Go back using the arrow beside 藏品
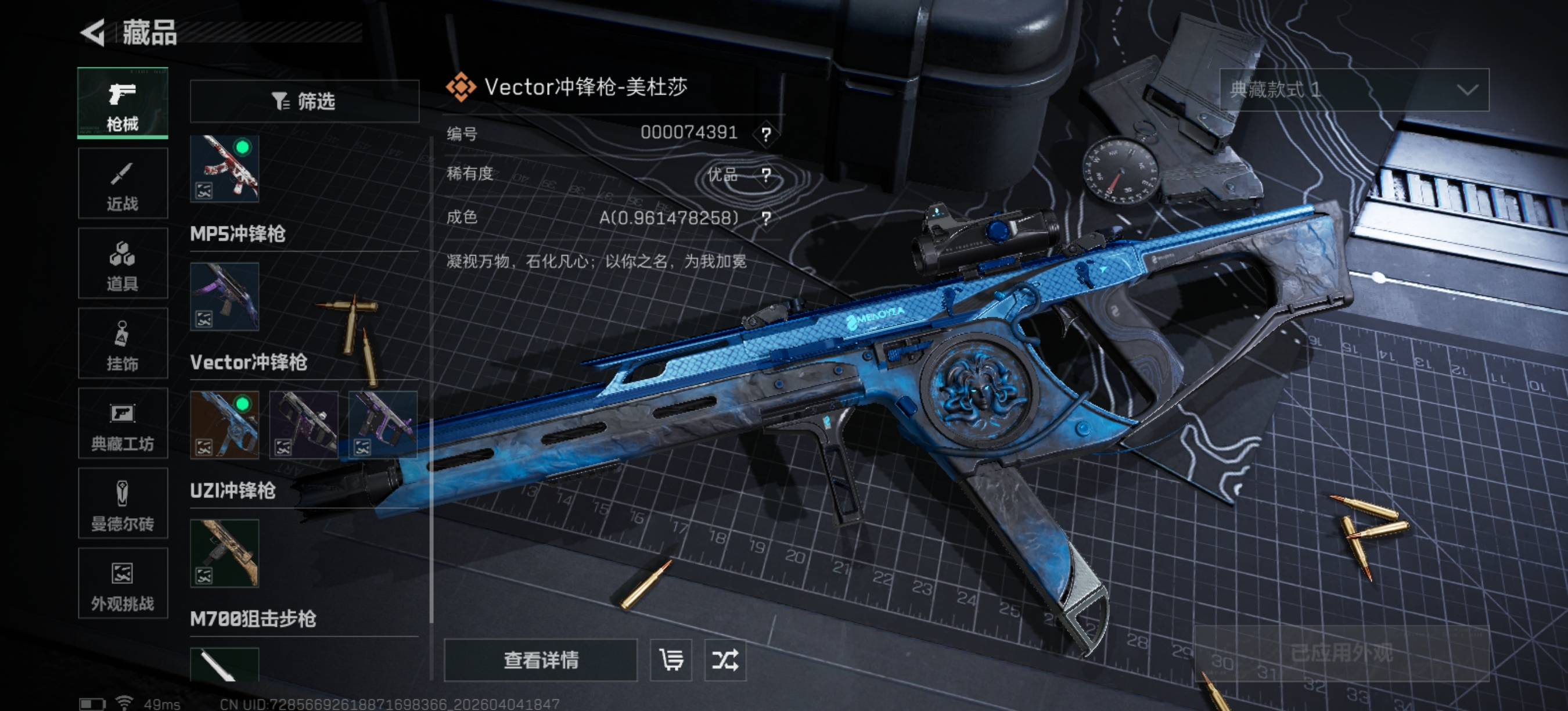 click(93, 33)
